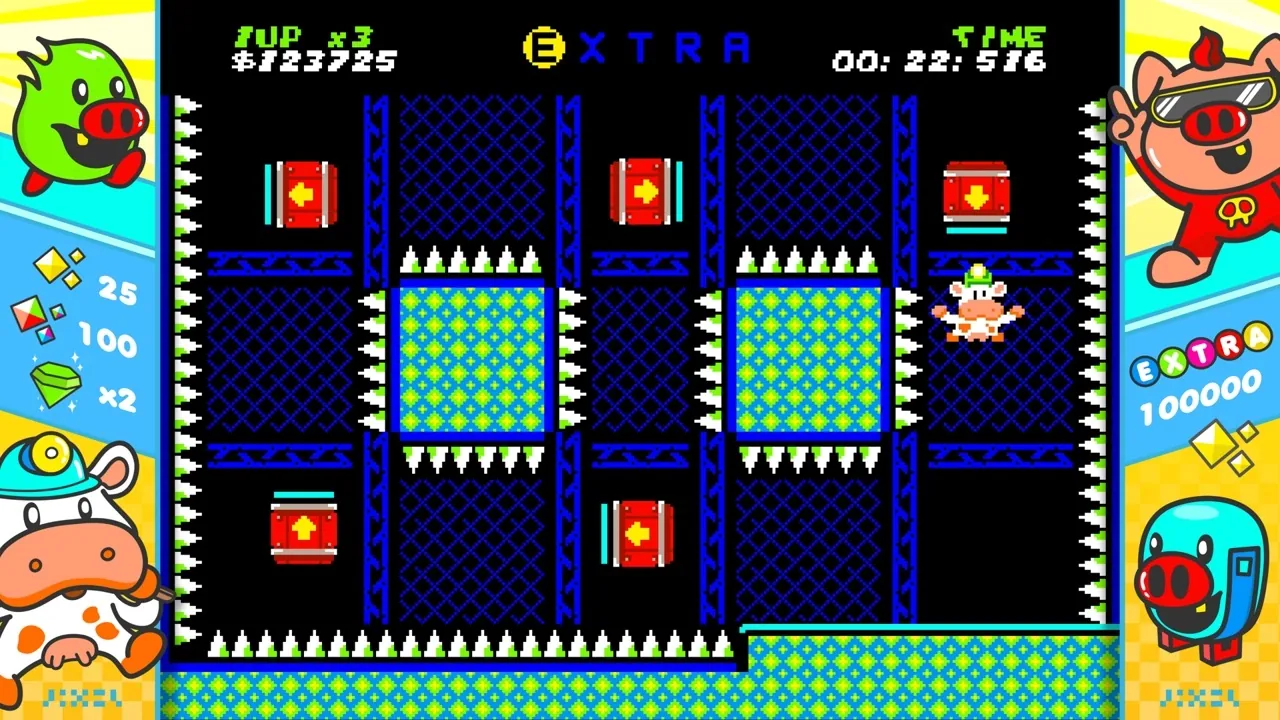Open the top-left crate facing left
Screen dimensions: 1280x720
303,195
